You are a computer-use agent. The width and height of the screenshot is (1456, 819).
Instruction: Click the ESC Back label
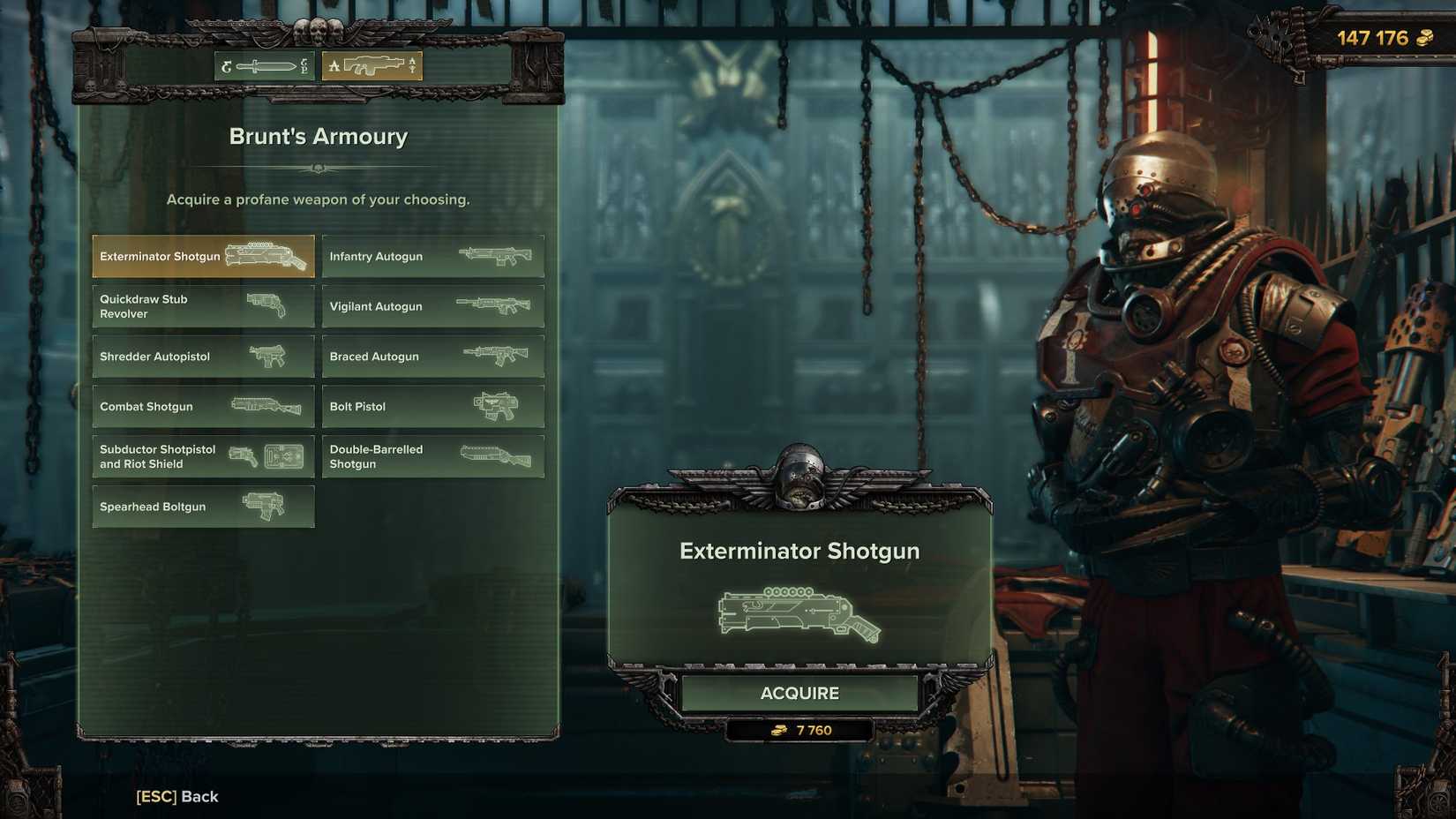[x=176, y=796]
